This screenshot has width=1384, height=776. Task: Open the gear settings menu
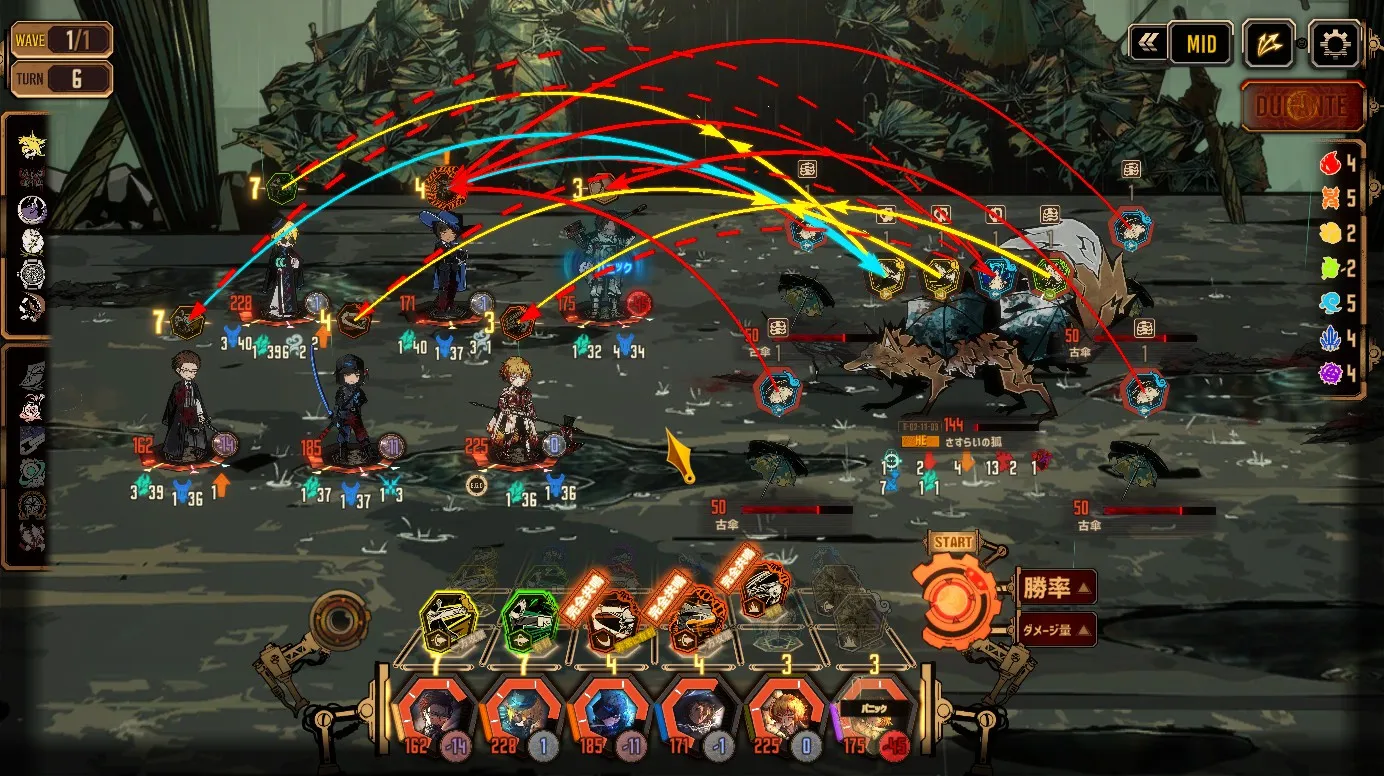(x=1334, y=44)
